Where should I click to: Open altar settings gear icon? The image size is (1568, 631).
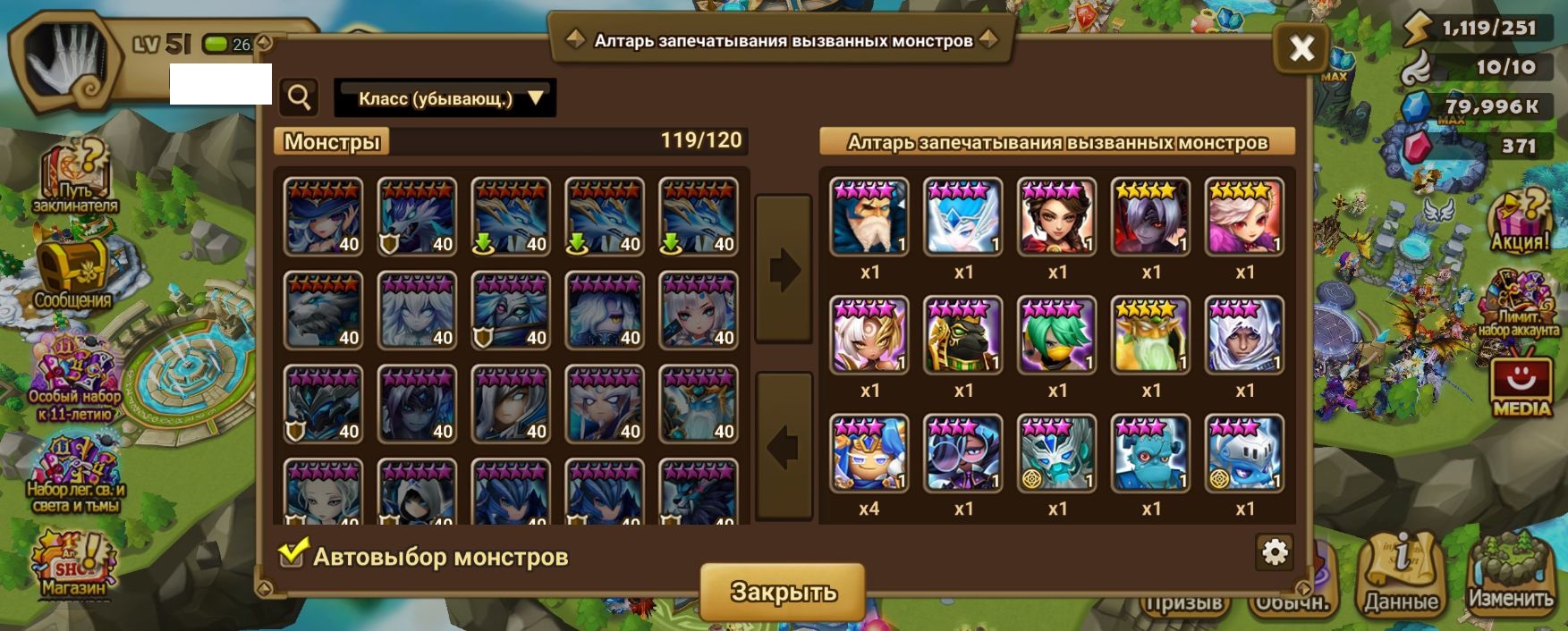(1274, 552)
